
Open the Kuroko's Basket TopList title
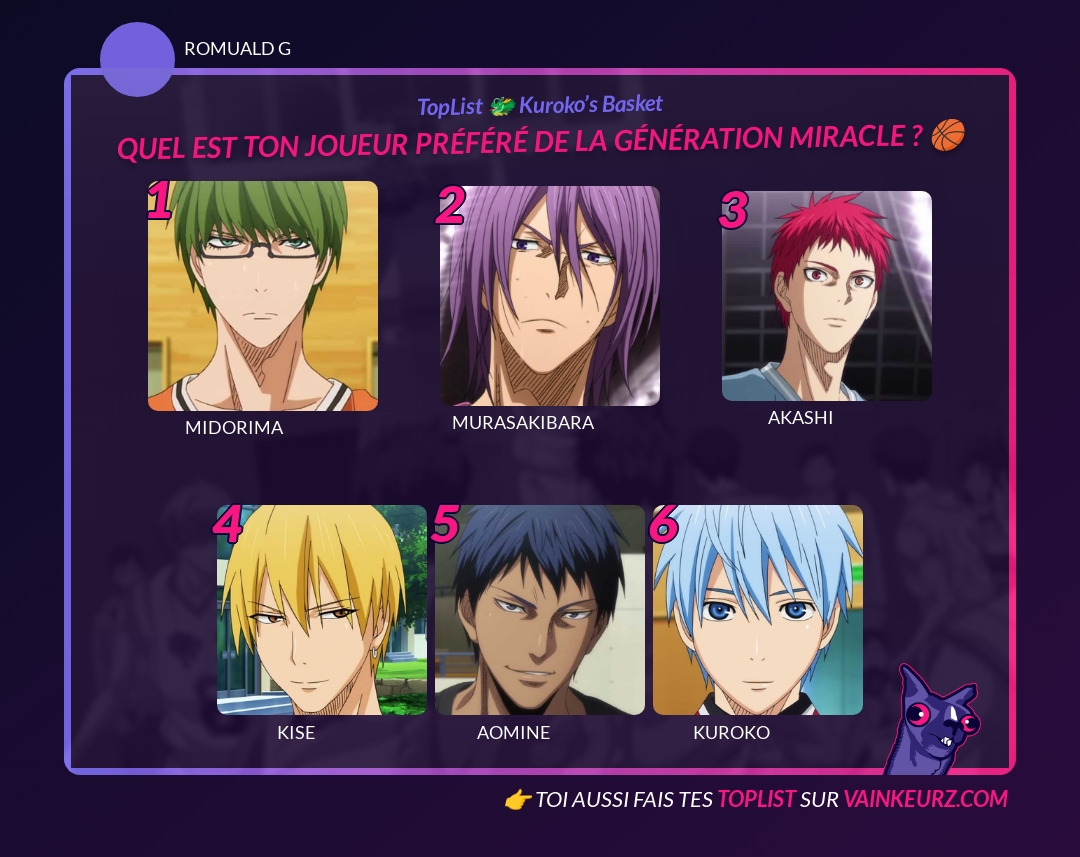540,105
